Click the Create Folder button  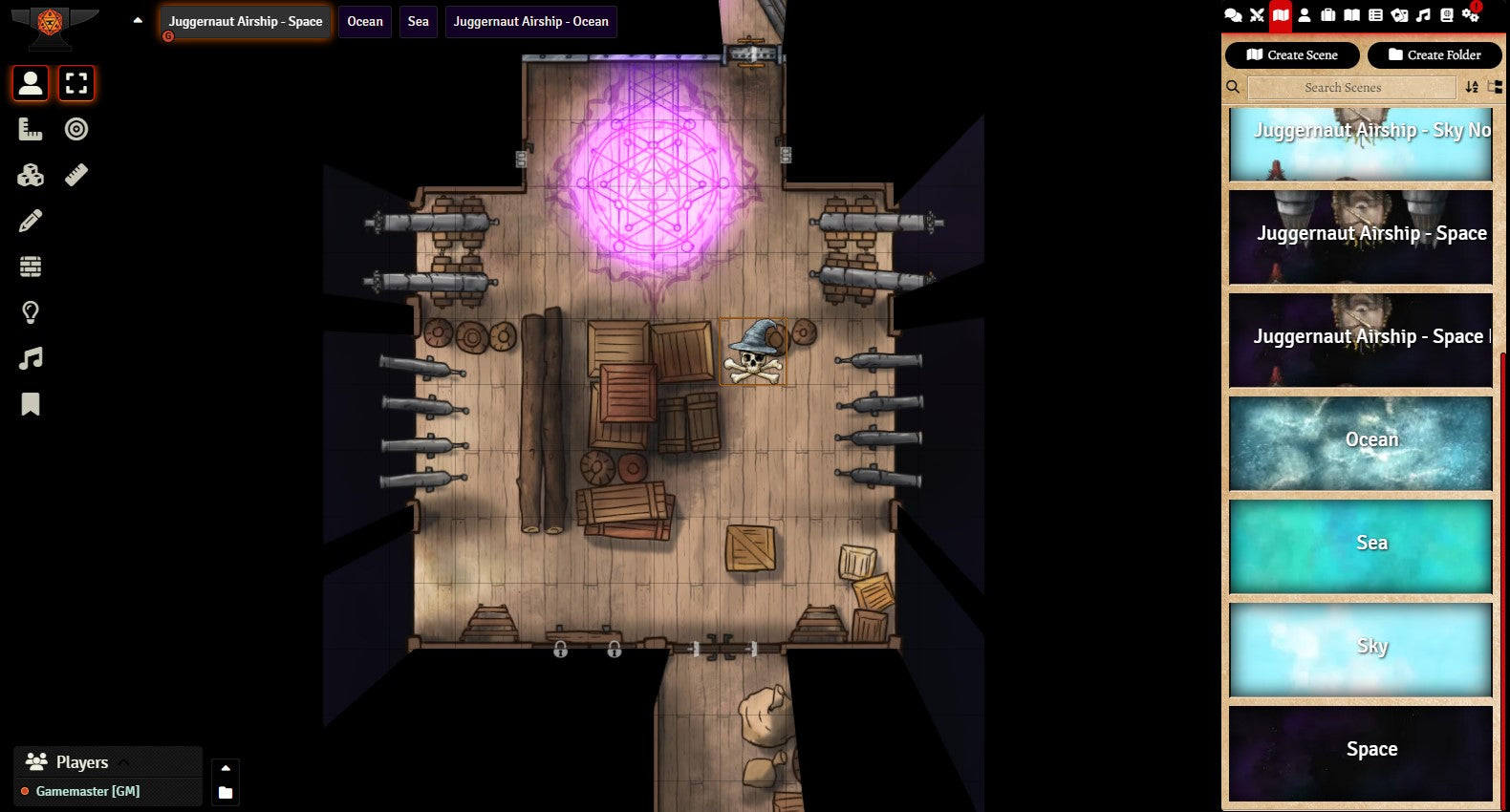point(1434,54)
